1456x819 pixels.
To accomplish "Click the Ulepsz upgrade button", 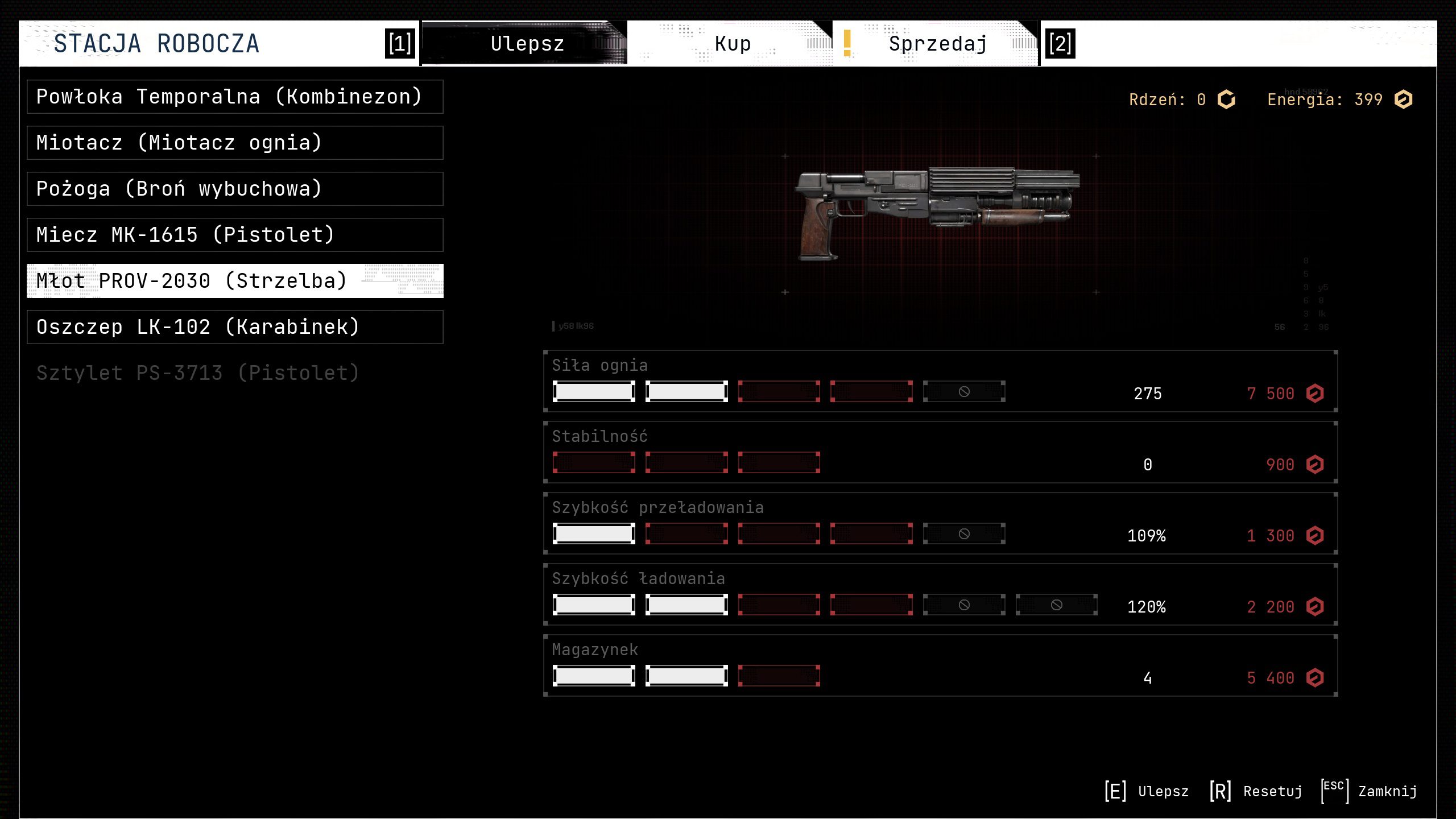I will (x=1147, y=791).
